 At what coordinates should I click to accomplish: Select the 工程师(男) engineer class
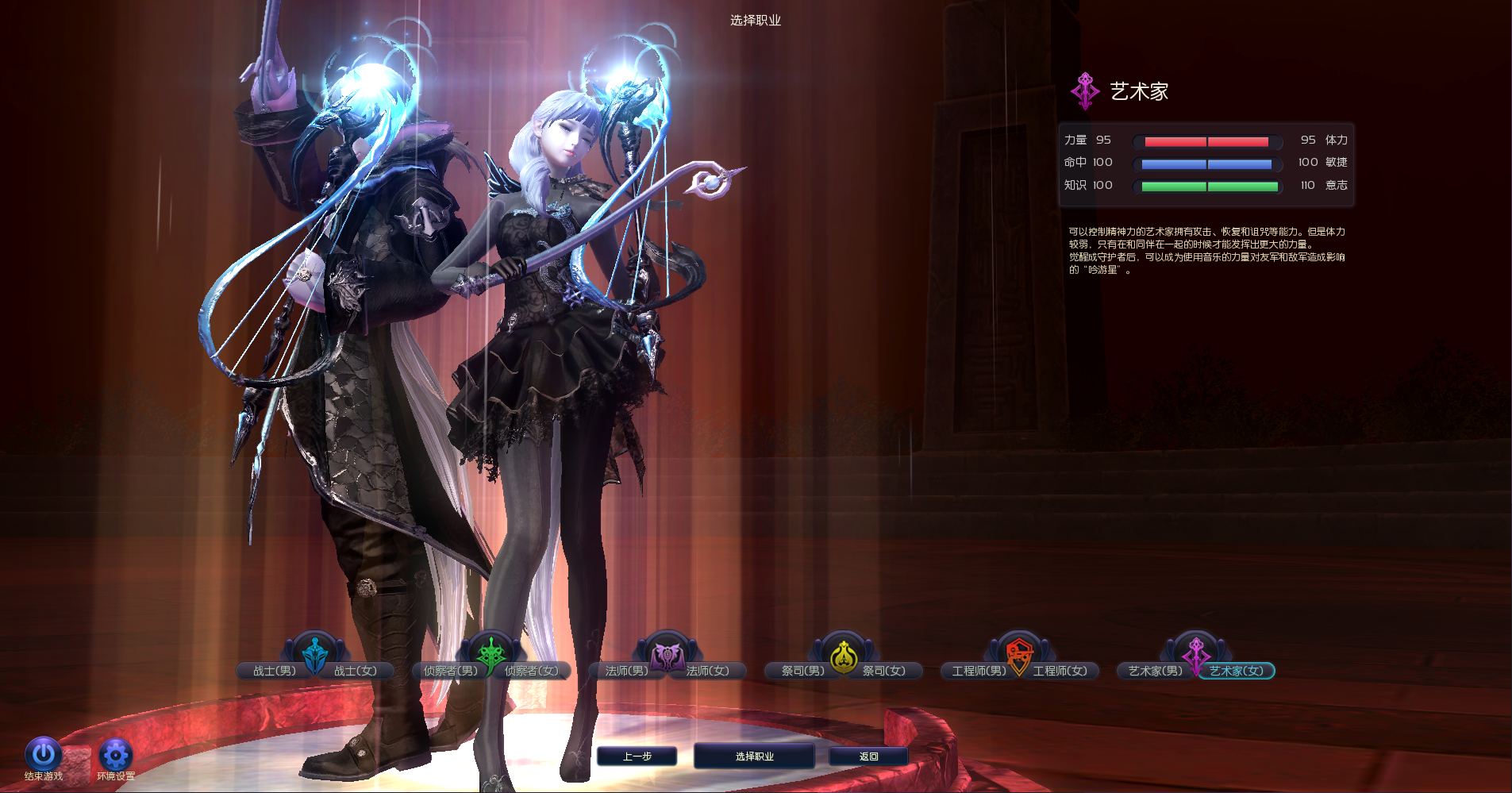click(979, 671)
